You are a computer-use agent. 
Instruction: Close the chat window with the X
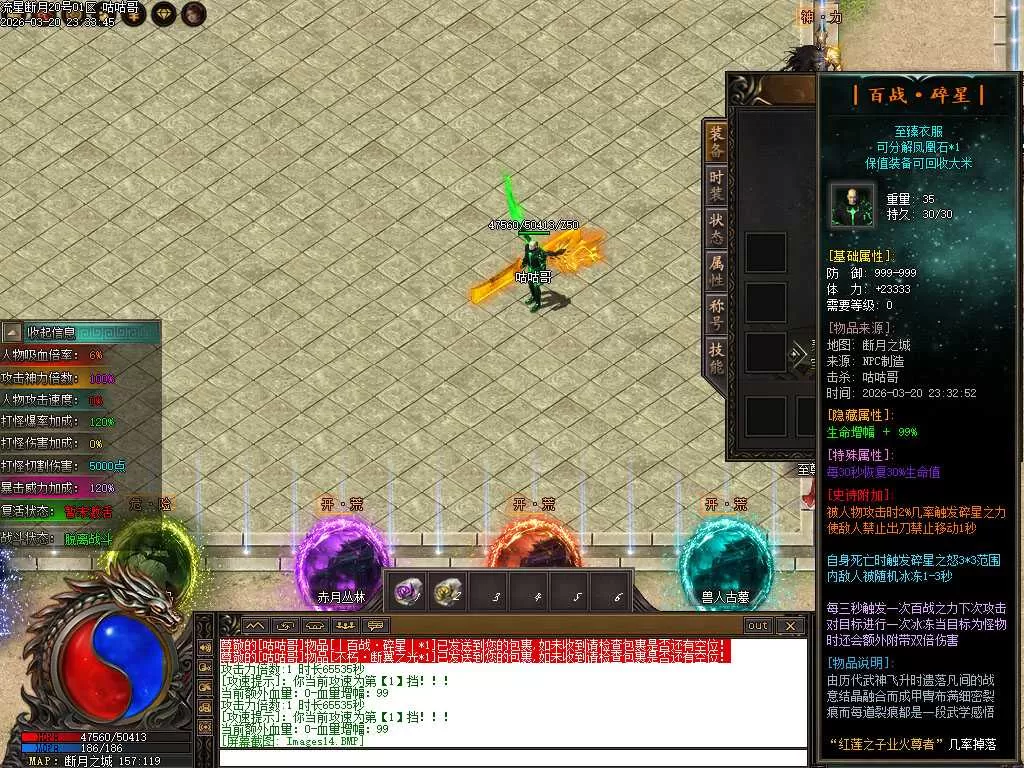coord(790,626)
